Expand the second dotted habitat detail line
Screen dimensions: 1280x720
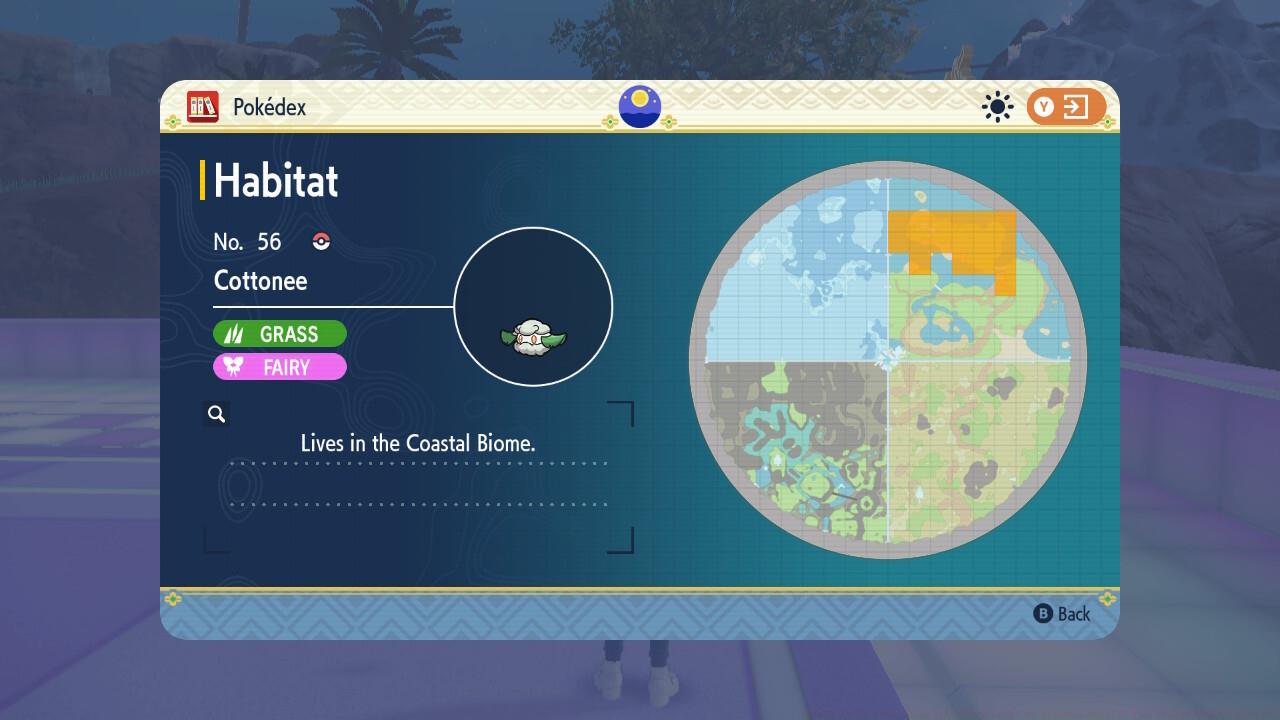click(420, 505)
